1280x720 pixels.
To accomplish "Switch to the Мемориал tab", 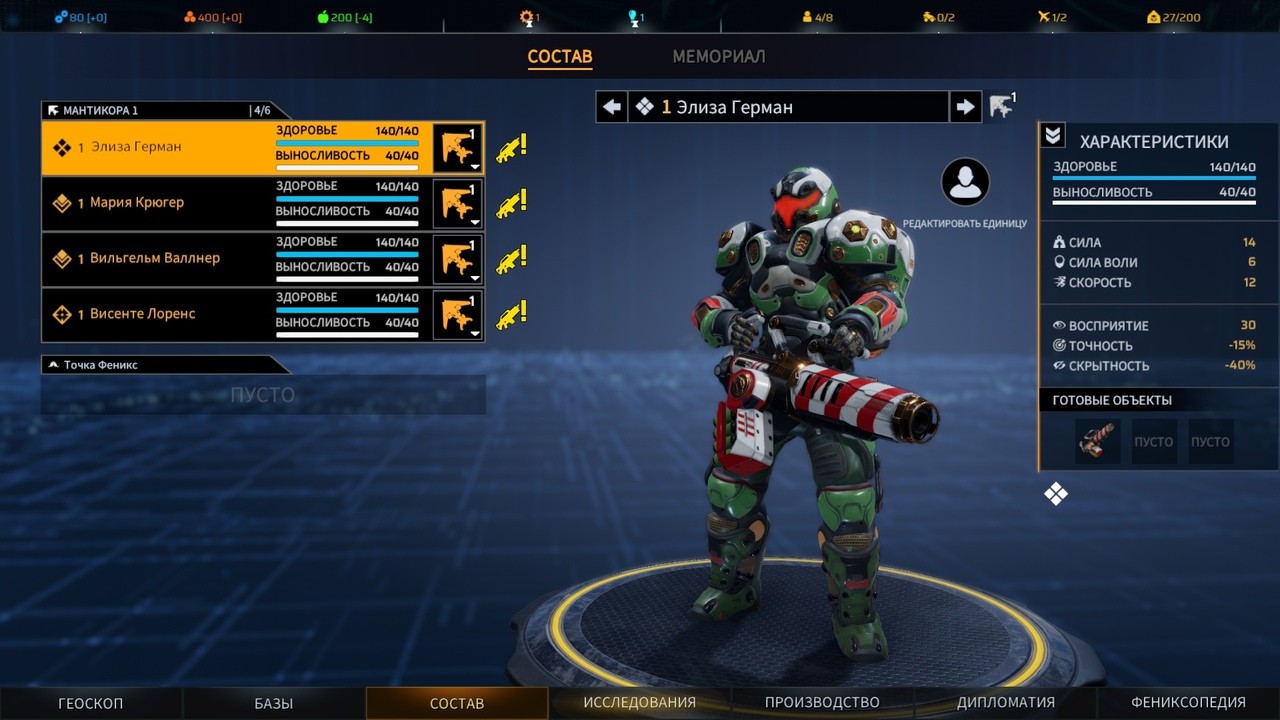I will click(x=718, y=57).
